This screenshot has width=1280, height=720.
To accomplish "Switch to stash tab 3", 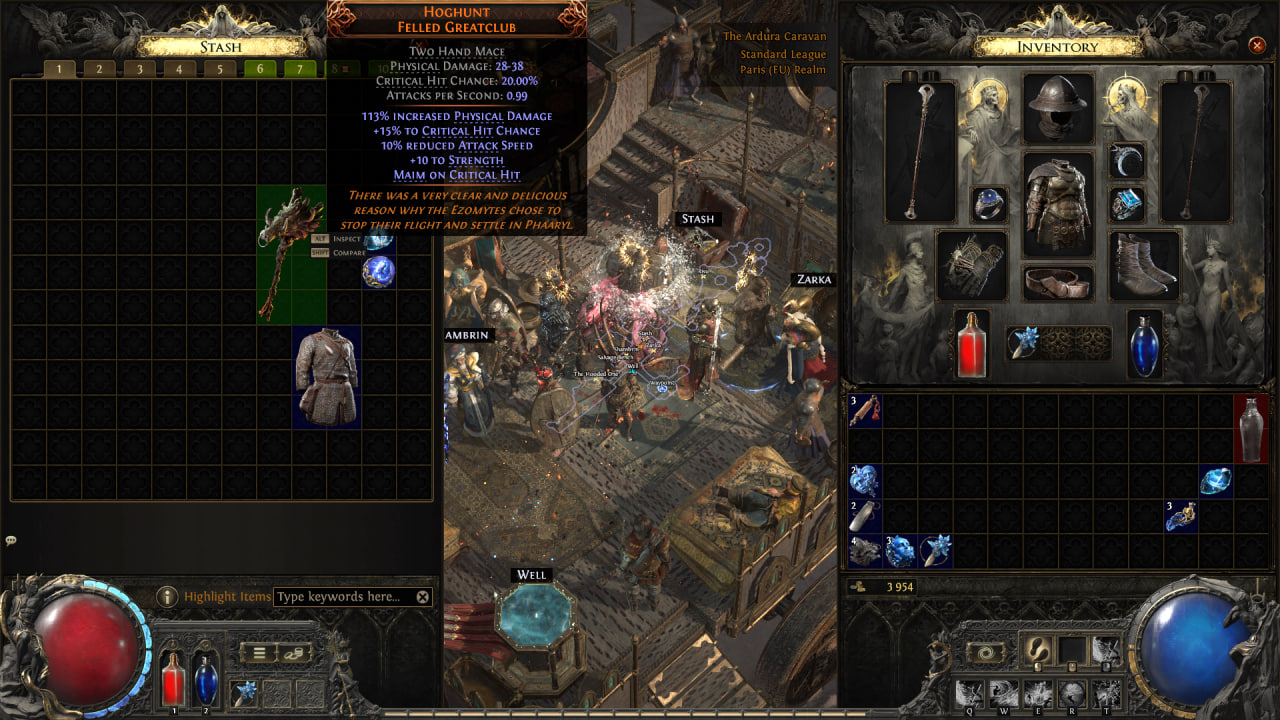I will tap(139, 69).
